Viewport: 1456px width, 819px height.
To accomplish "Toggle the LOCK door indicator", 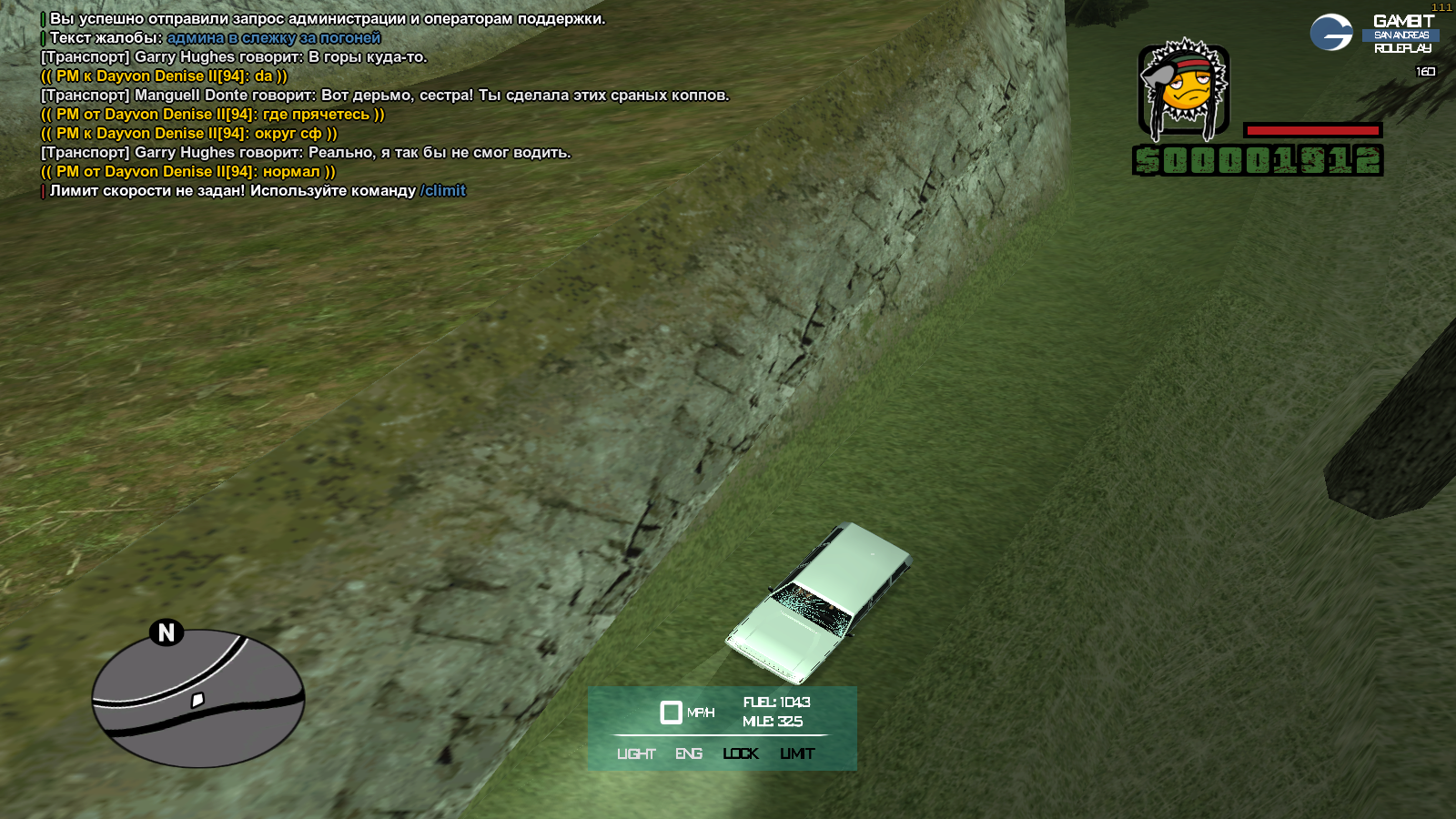I will 741,753.
